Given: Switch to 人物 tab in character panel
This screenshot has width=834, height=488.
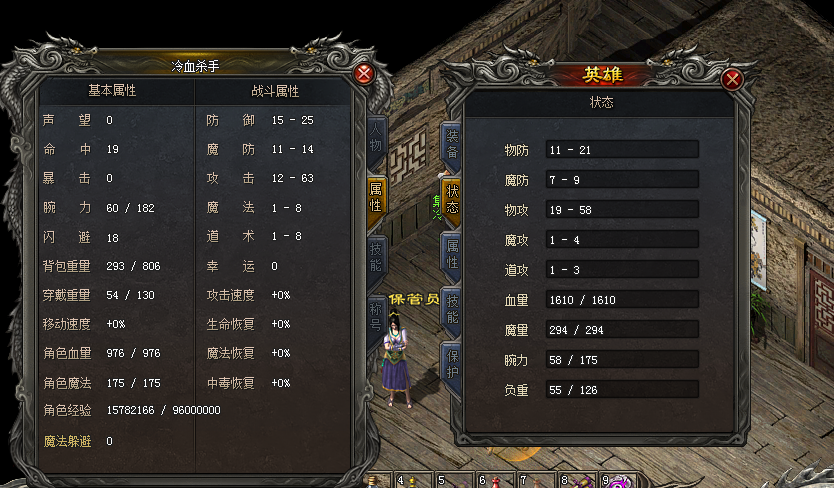Looking at the screenshot, I should (x=375, y=140).
